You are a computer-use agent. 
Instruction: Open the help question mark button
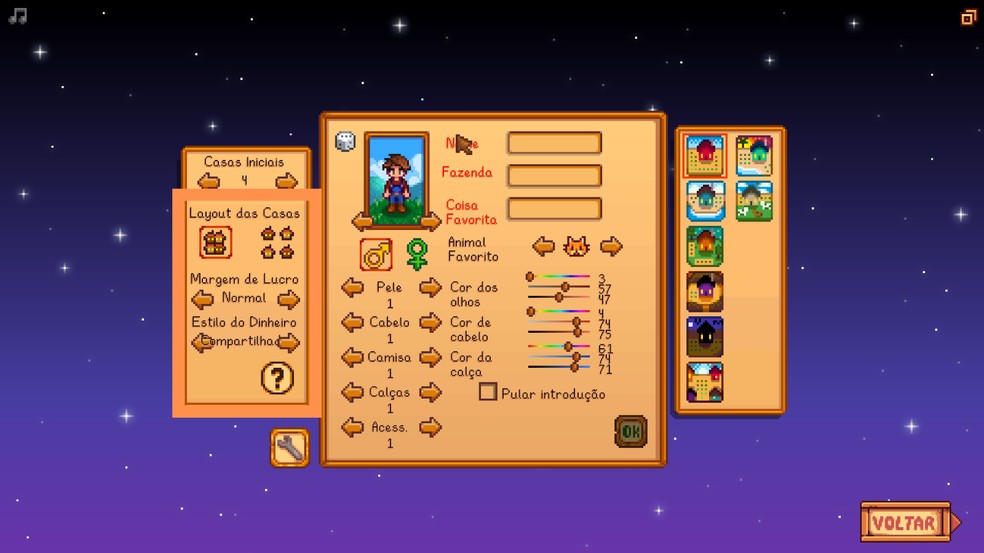(277, 378)
